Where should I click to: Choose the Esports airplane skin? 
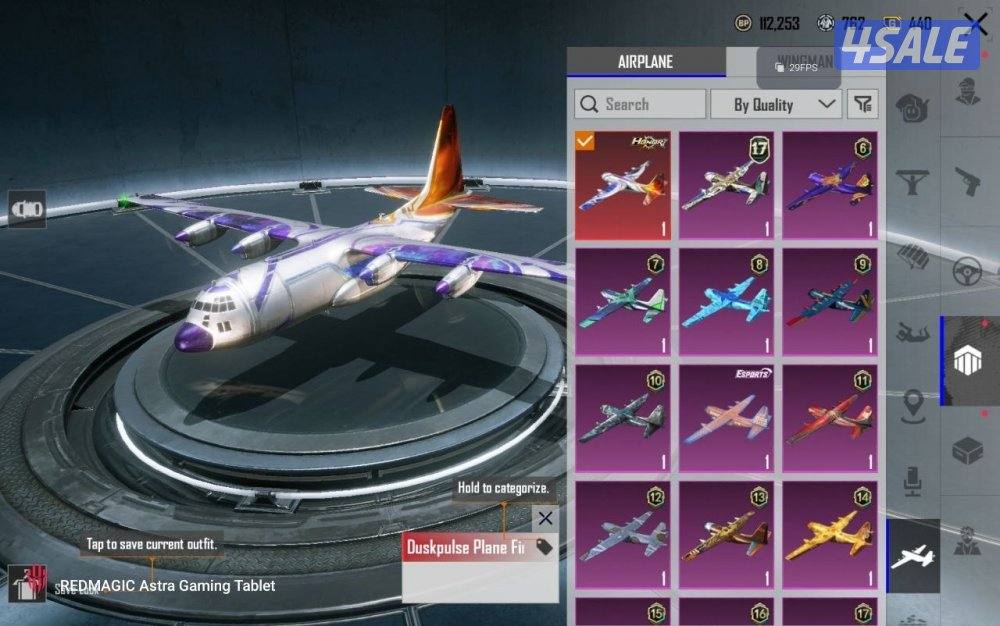click(726, 418)
